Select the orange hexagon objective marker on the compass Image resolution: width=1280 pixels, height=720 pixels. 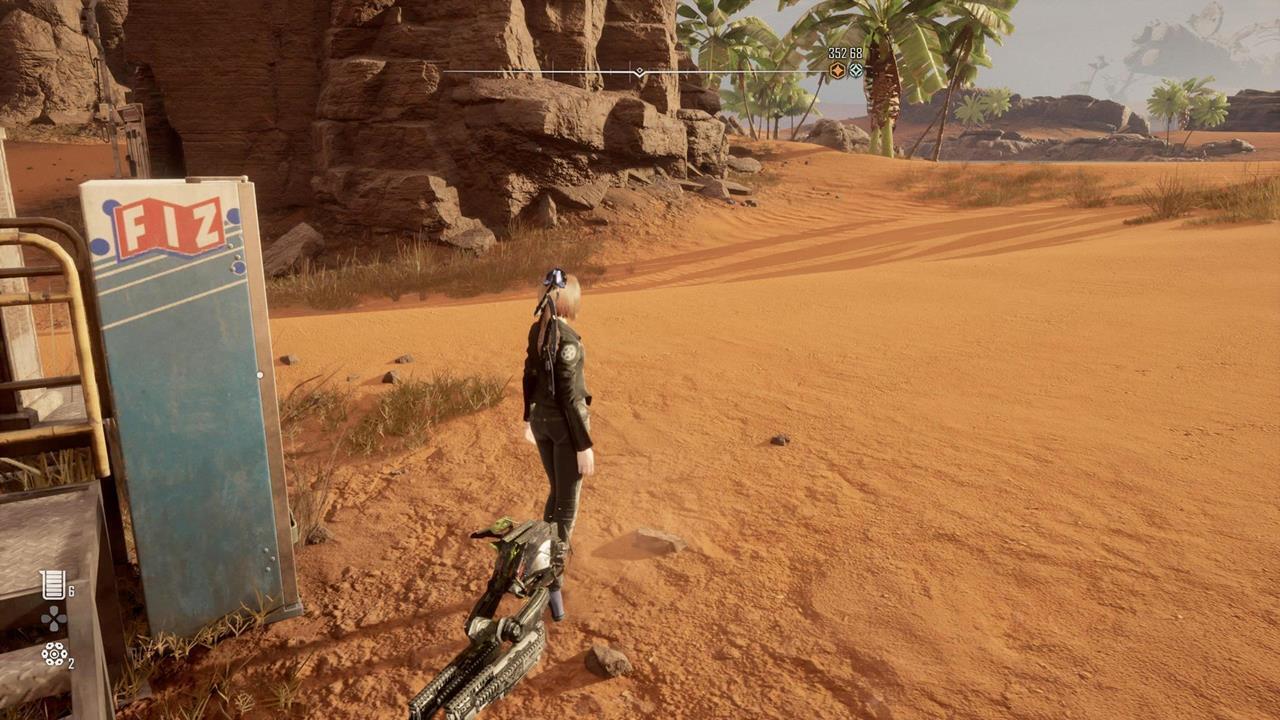tap(837, 70)
